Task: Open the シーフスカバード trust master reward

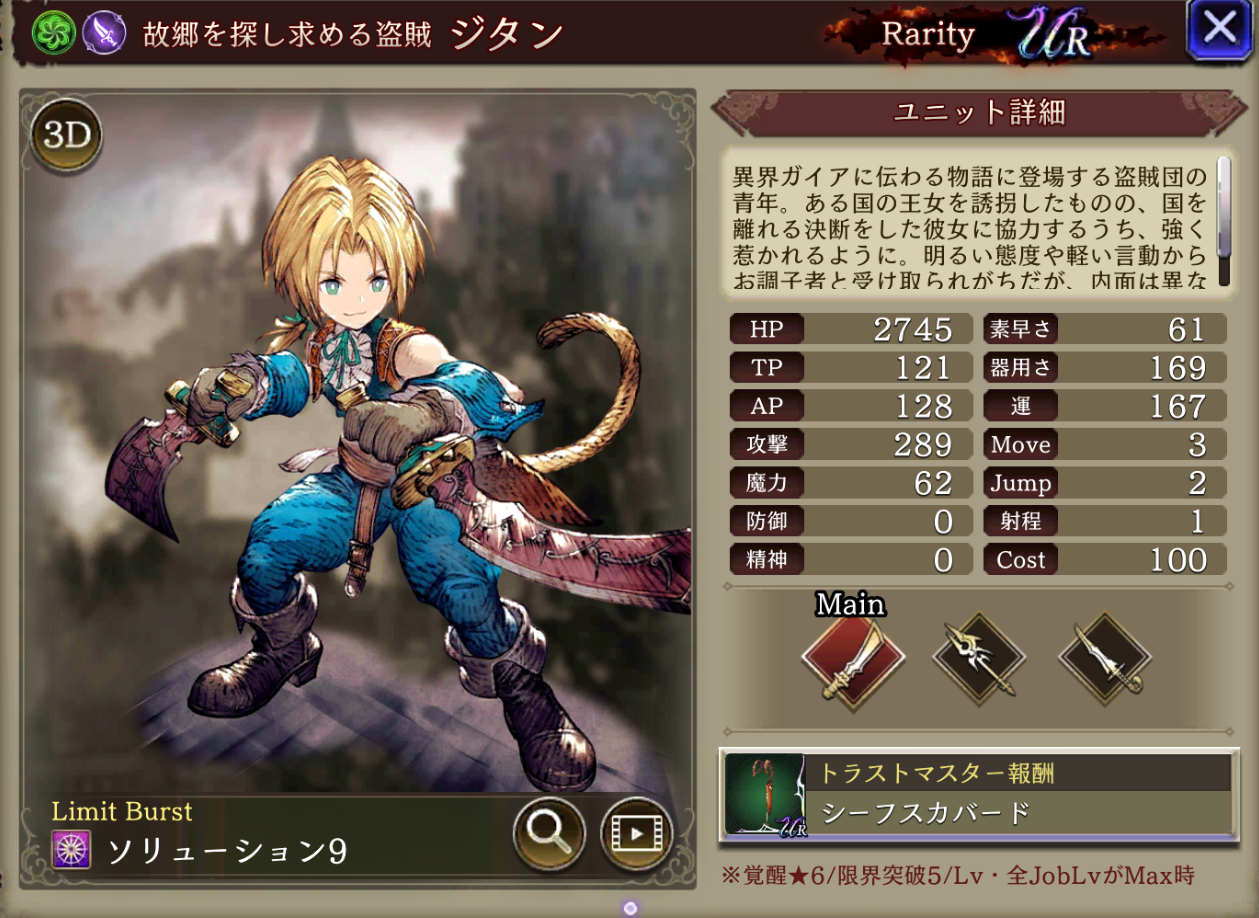Action: click(975, 794)
